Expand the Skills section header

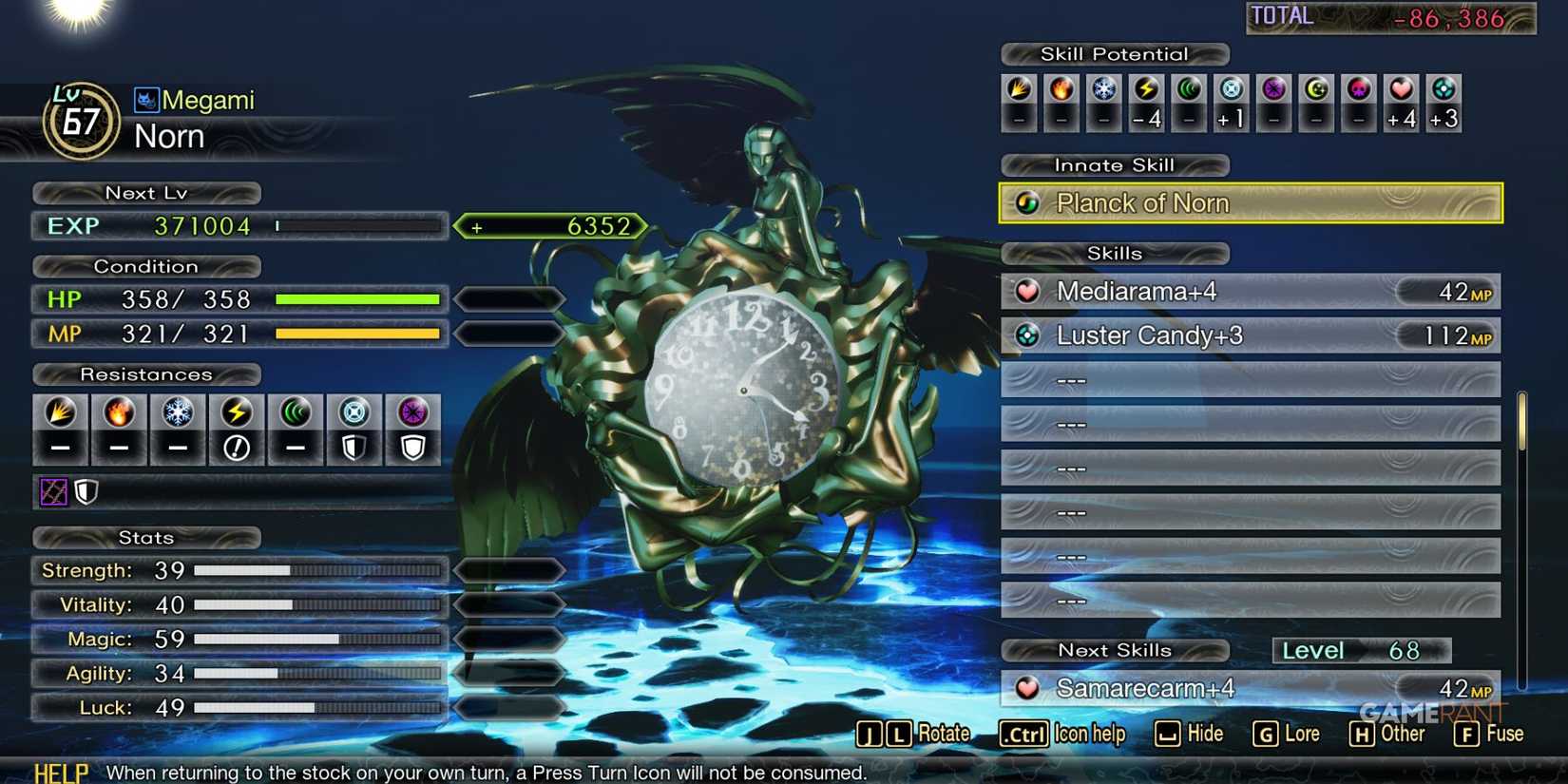click(1114, 253)
